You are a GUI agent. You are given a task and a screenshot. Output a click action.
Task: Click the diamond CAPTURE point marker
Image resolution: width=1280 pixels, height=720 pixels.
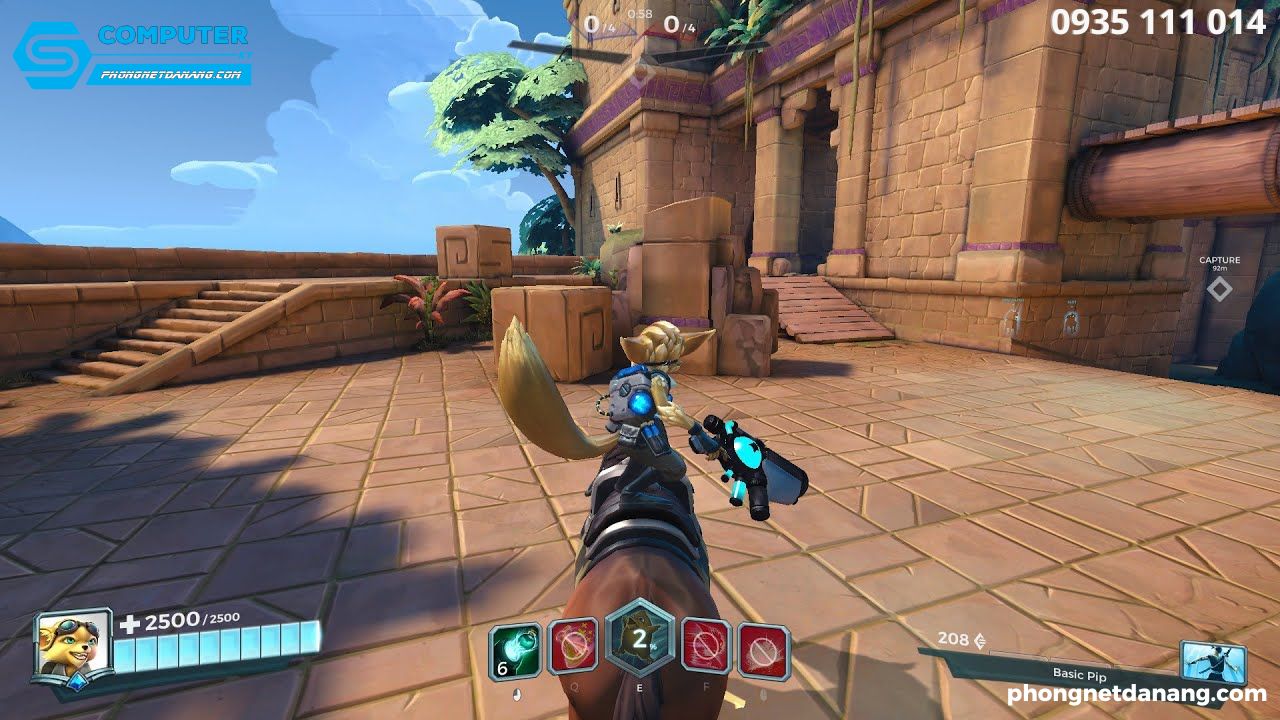click(1218, 290)
